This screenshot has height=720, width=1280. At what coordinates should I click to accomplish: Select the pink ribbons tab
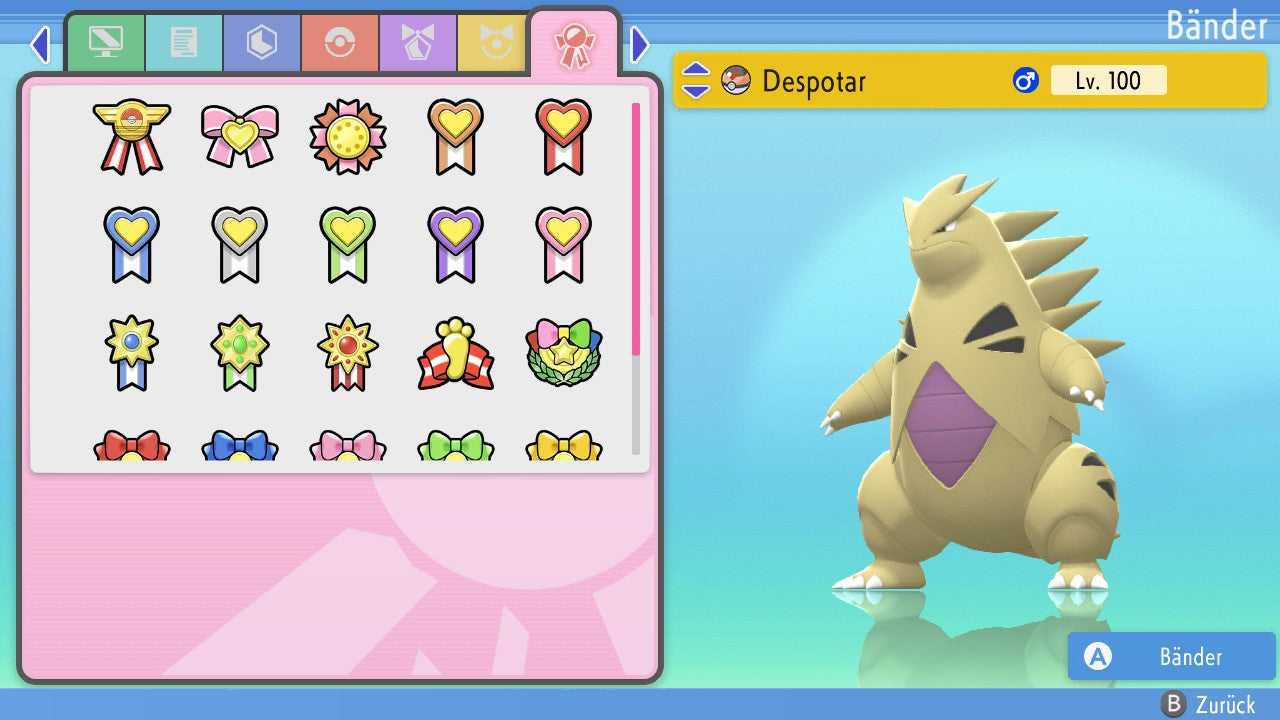tap(574, 44)
